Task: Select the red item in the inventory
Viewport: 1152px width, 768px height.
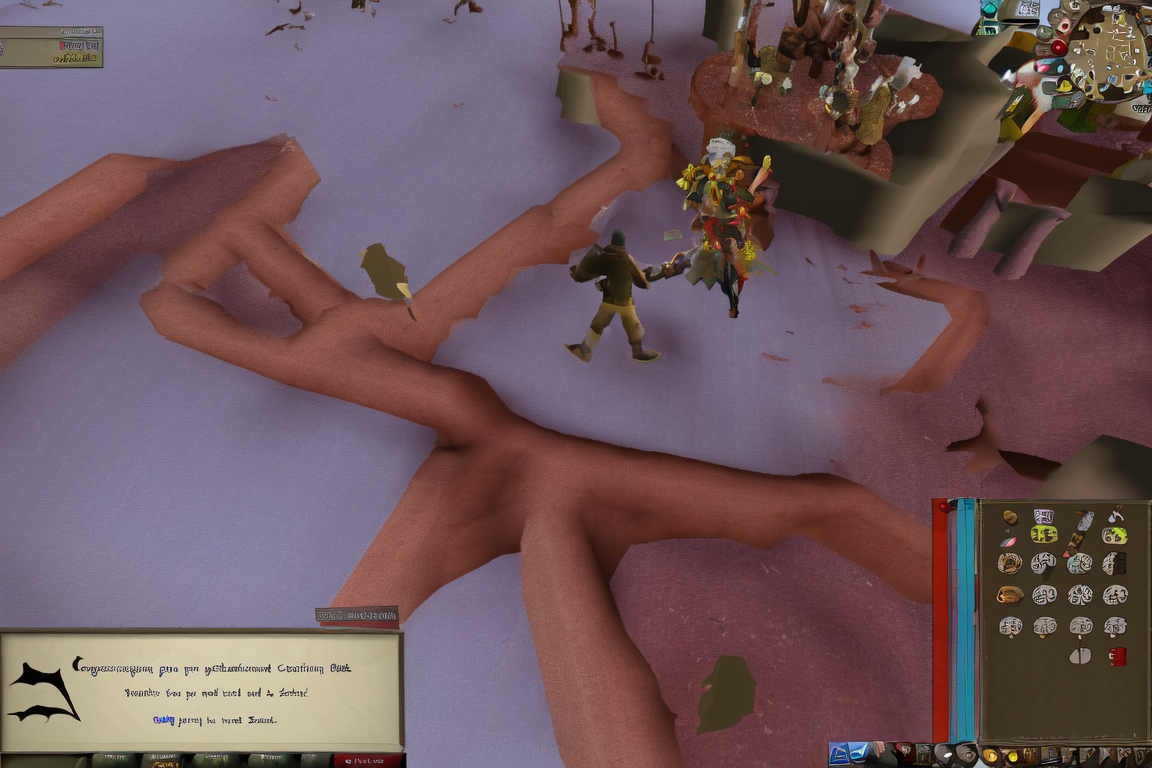Action: (1117, 656)
